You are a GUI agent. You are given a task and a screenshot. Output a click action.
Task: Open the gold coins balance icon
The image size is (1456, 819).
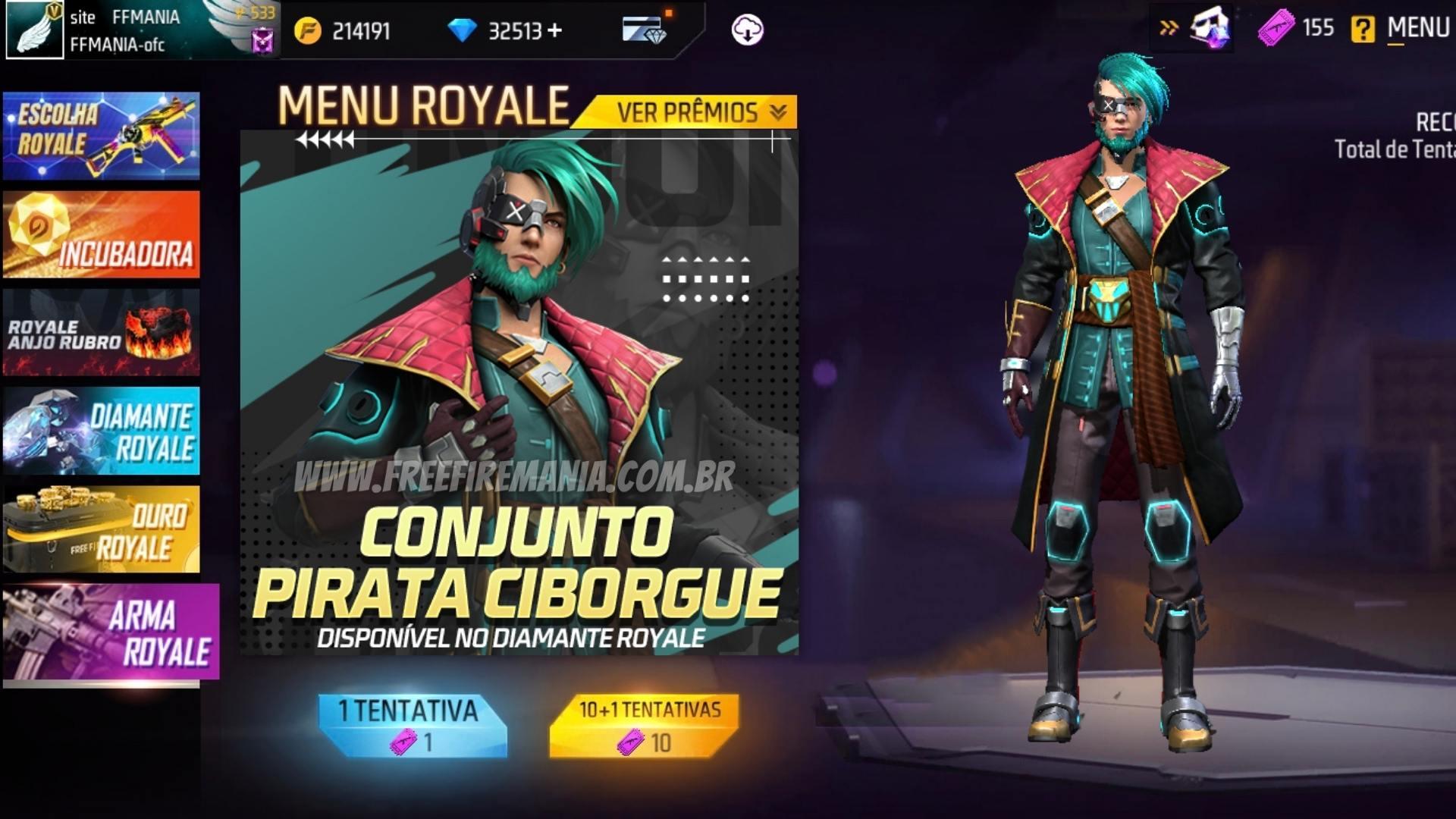[x=308, y=31]
